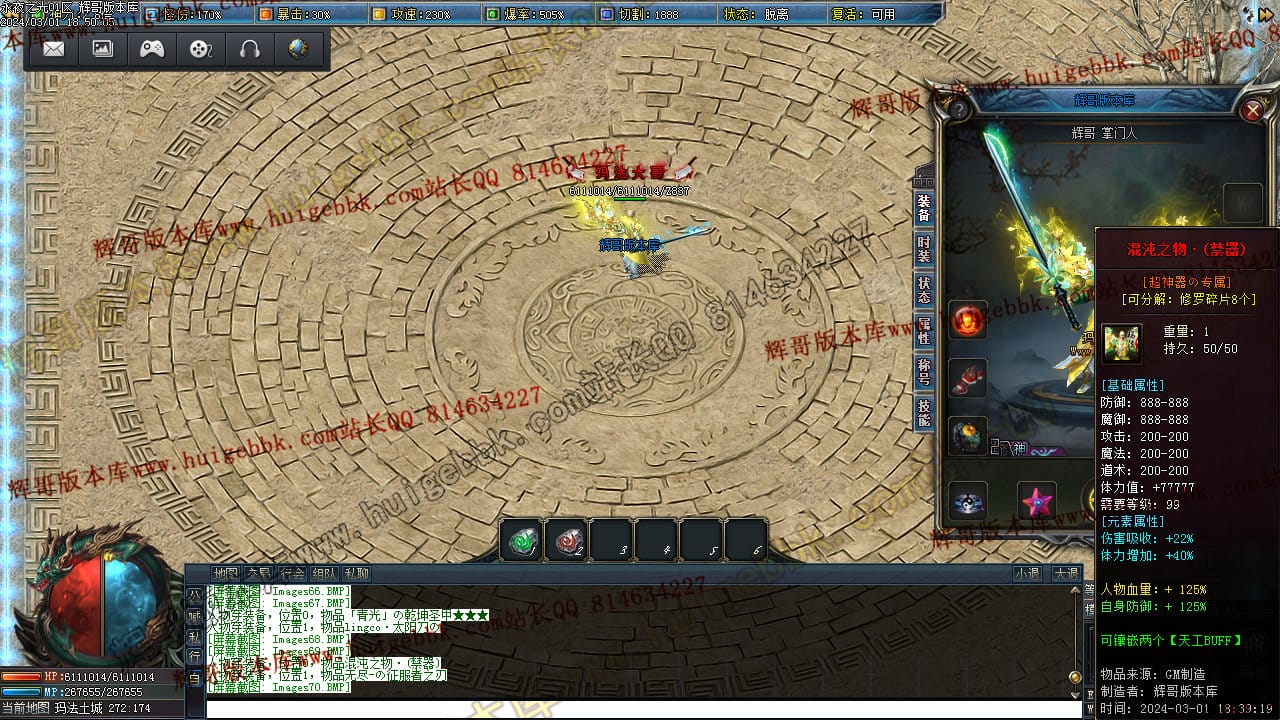Open the globe icon in toolbar
This screenshot has height=720, width=1280.
tap(298, 49)
